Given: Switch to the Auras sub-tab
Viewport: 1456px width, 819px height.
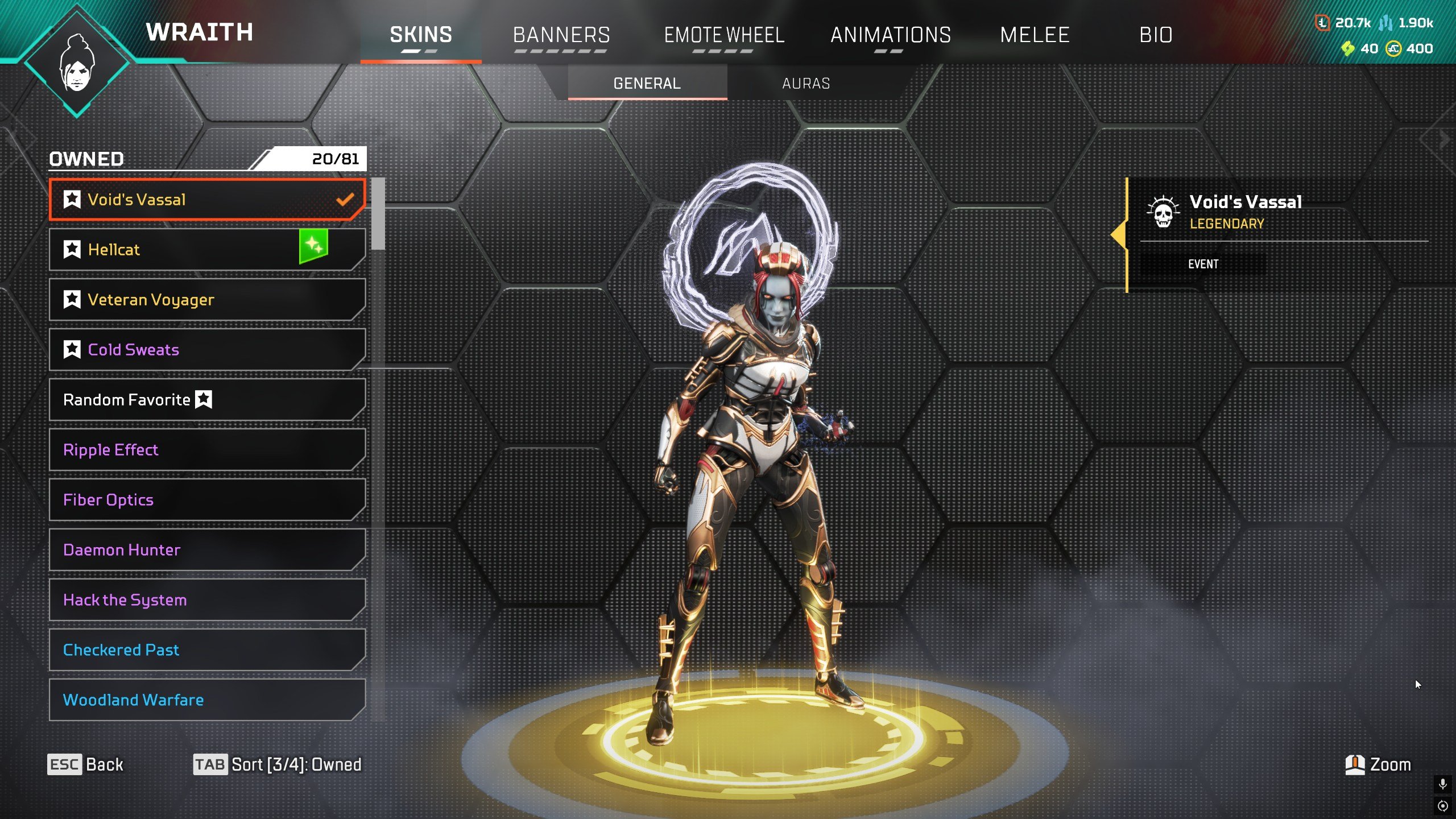Looking at the screenshot, I should (x=806, y=84).
